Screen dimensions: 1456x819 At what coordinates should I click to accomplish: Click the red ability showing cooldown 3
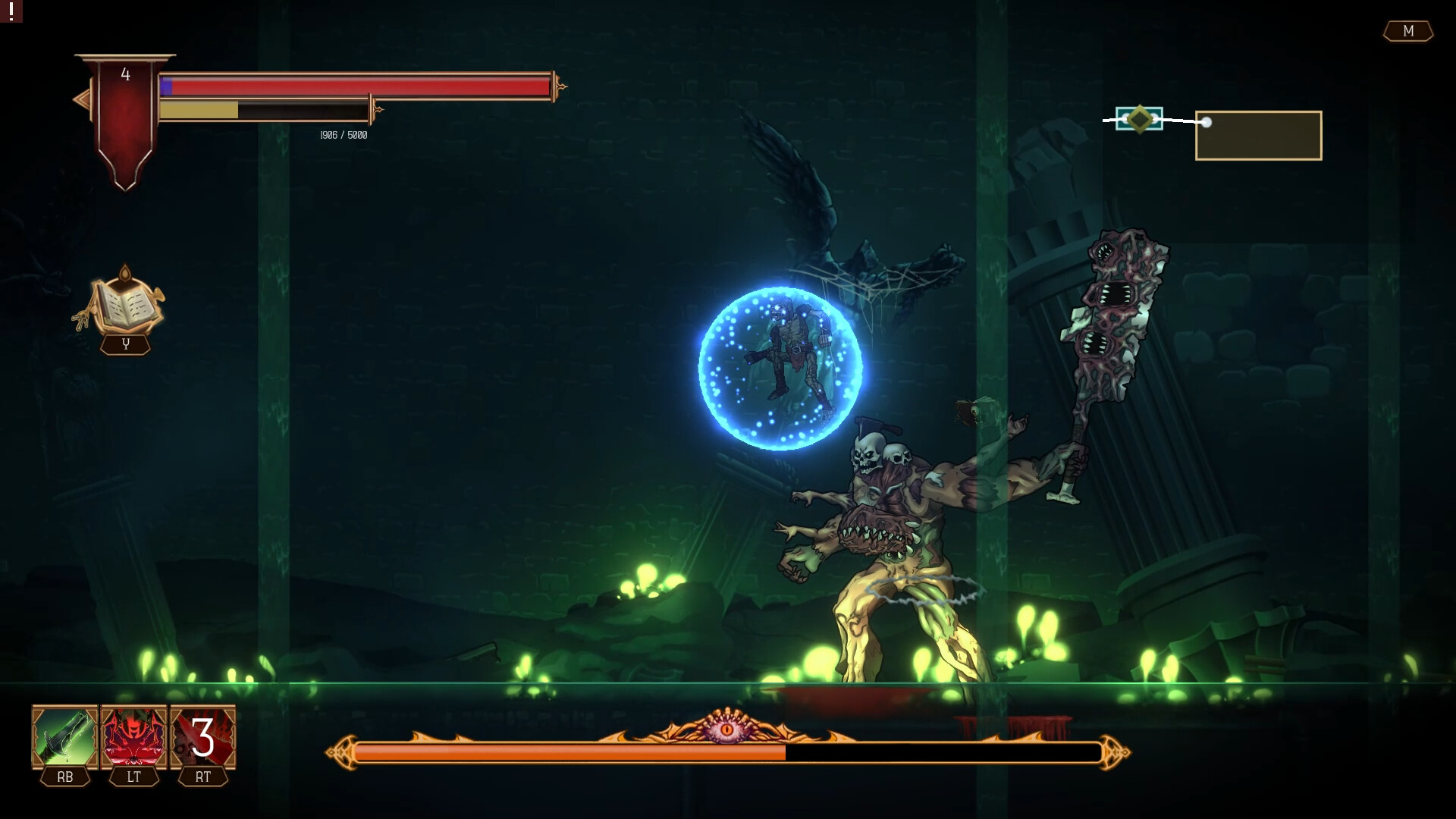[202, 737]
